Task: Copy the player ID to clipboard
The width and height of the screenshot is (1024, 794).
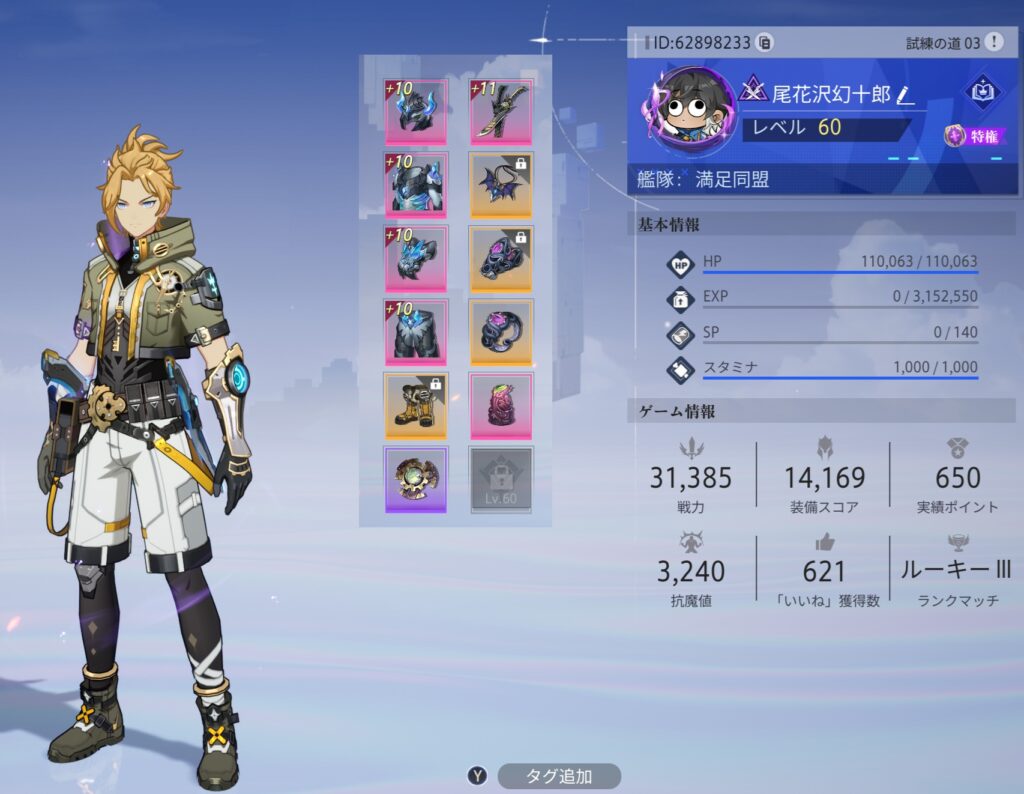Action: coord(765,42)
